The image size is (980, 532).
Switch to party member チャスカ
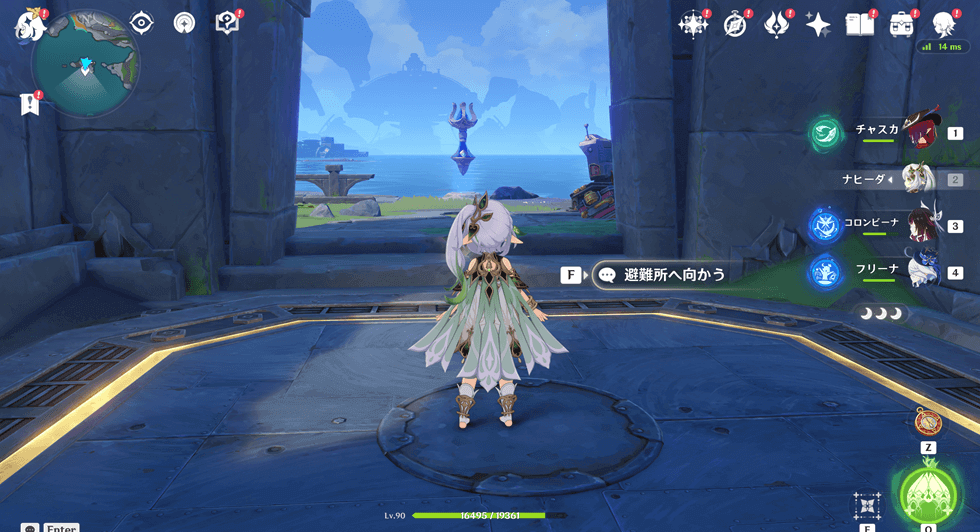[x=918, y=131]
